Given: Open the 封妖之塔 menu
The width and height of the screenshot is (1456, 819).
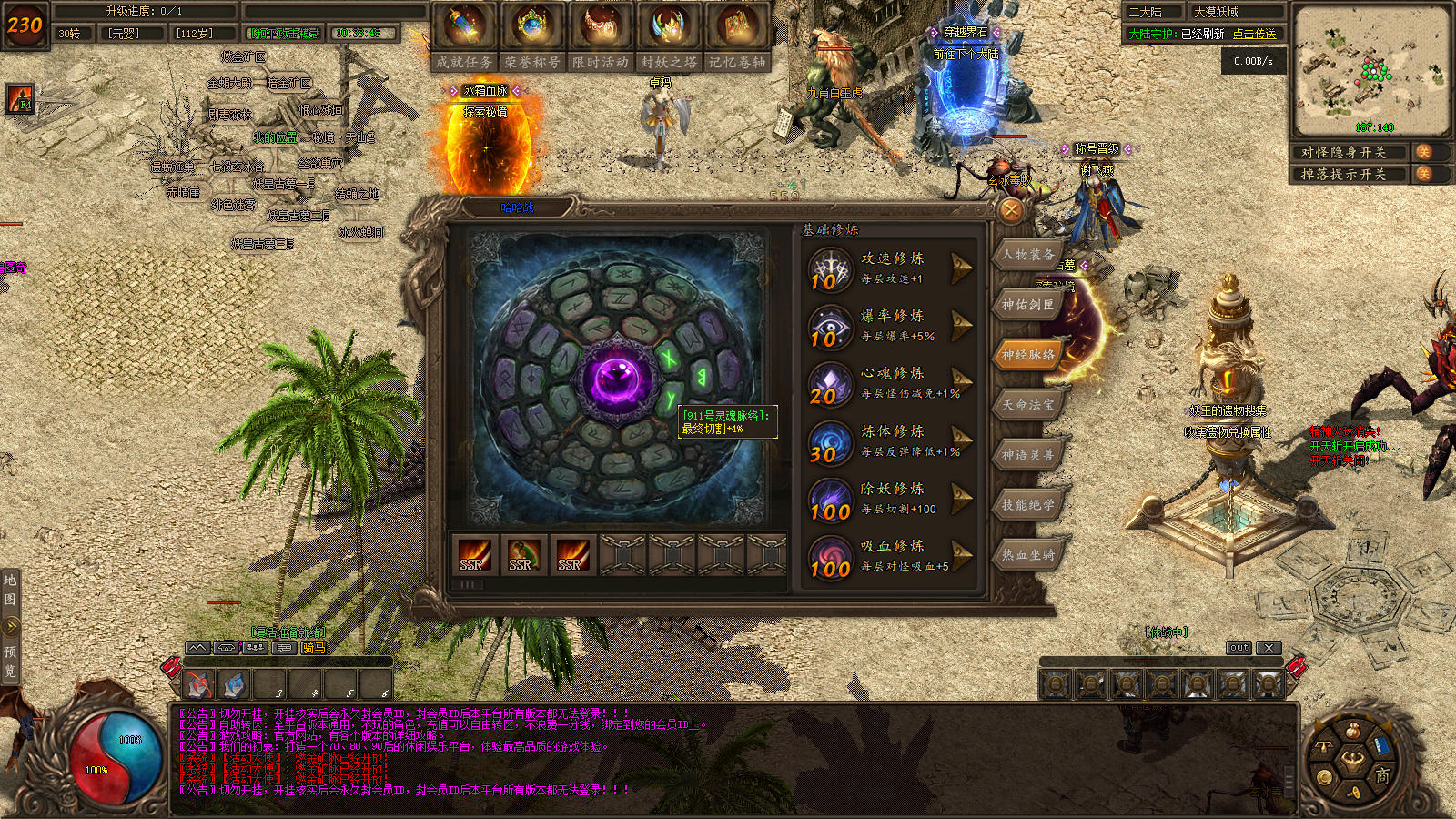Looking at the screenshot, I should tap(669, 36).
